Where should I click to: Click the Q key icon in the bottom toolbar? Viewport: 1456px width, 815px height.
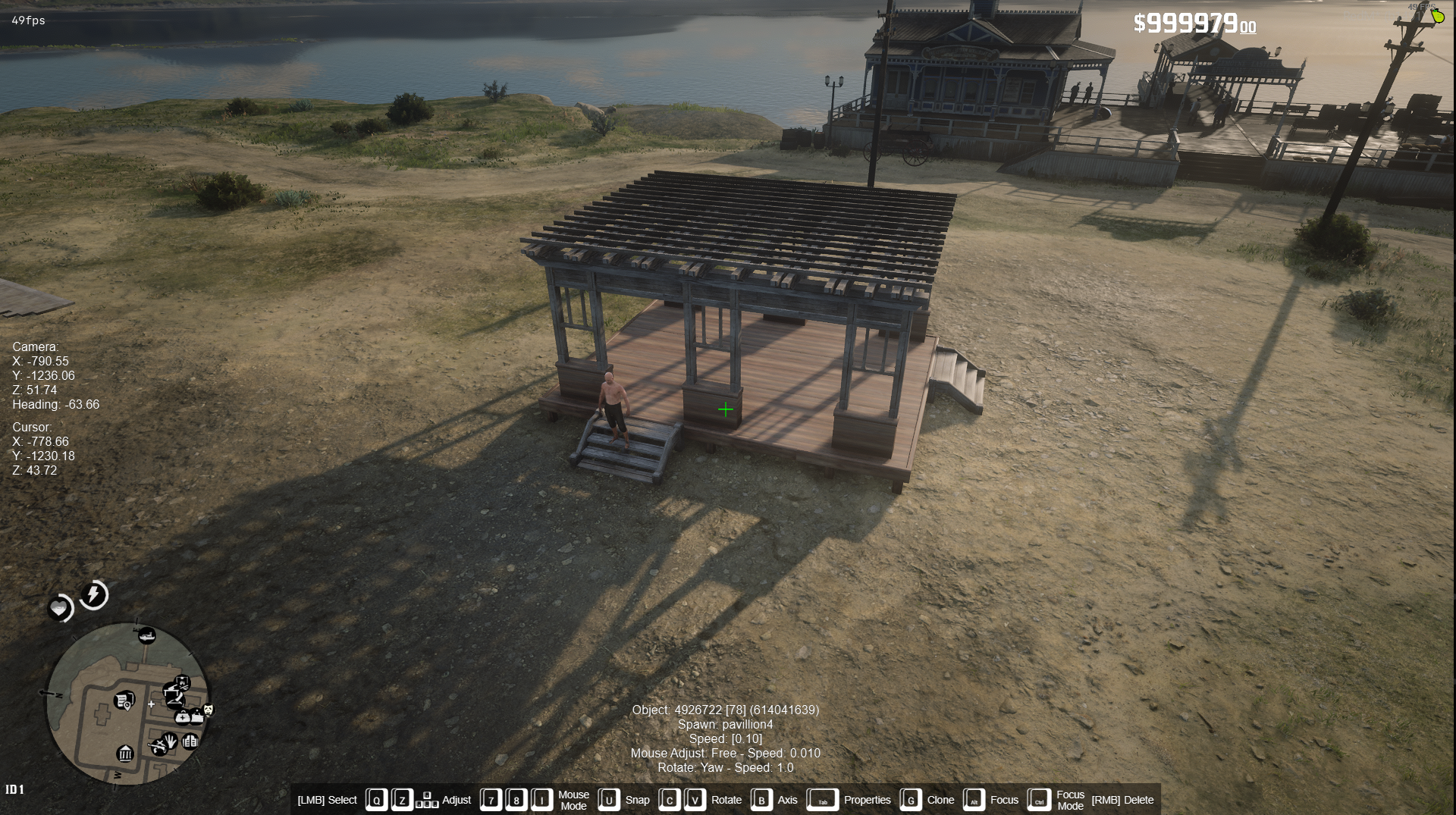377,800
